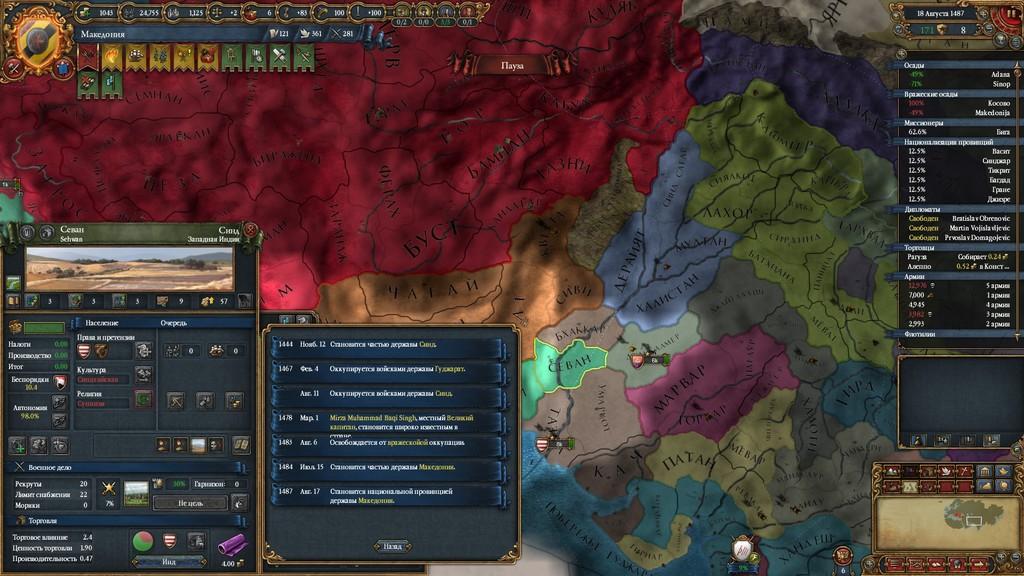Click the province landscape picture
Image resolution: width=1024 pixels, height=576 pixels.
129,269
